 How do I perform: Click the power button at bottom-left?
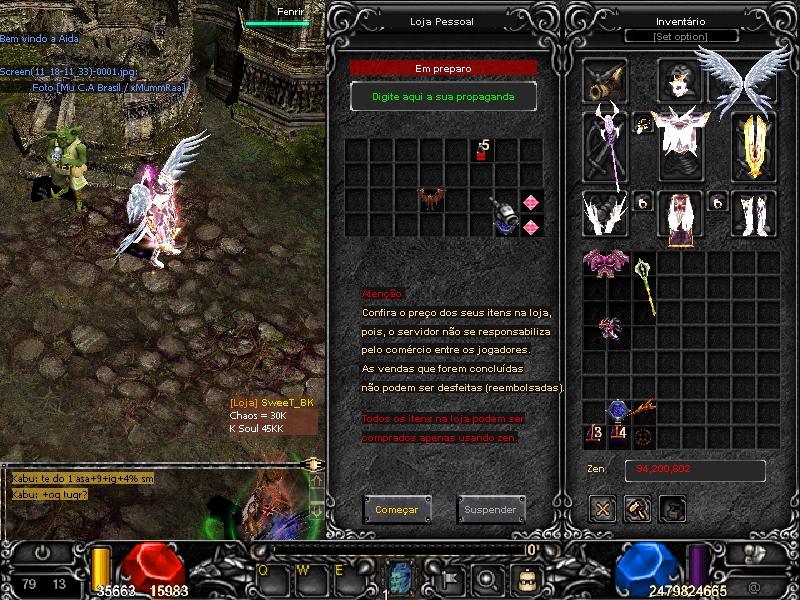pyautogui.click(x=43, y=552)
